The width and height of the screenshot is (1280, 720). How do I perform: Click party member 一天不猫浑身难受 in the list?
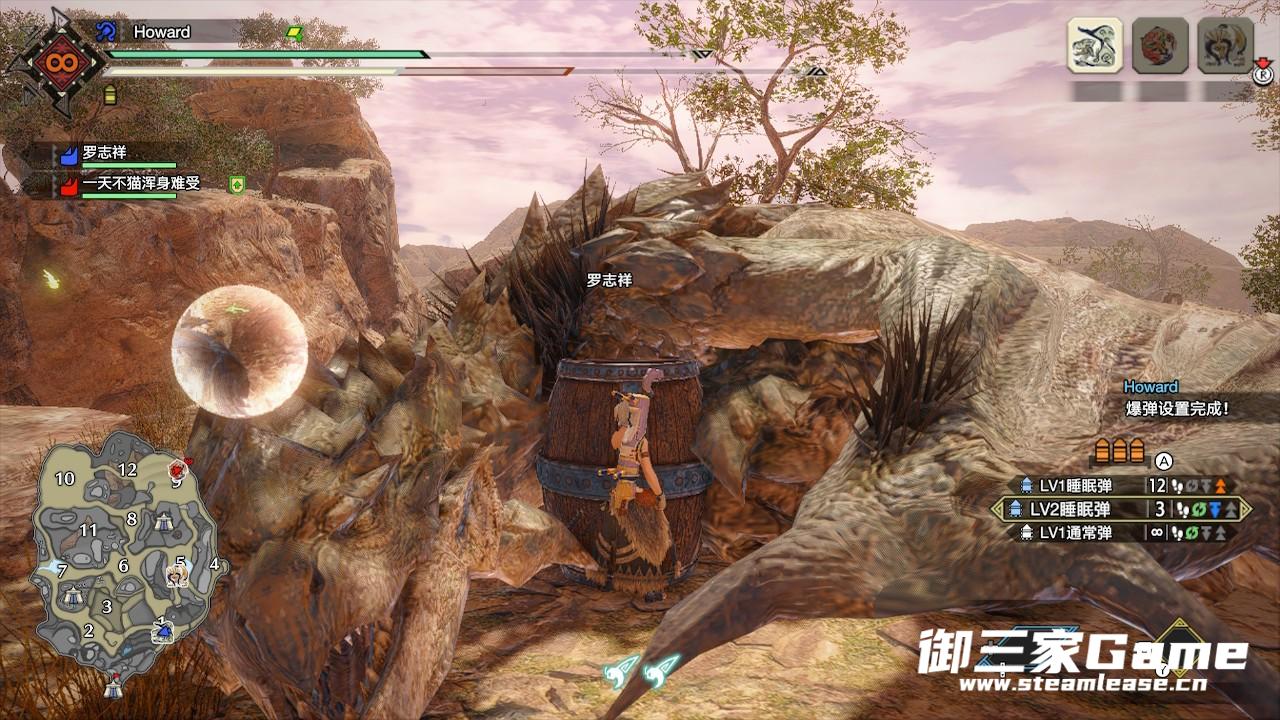140,184
